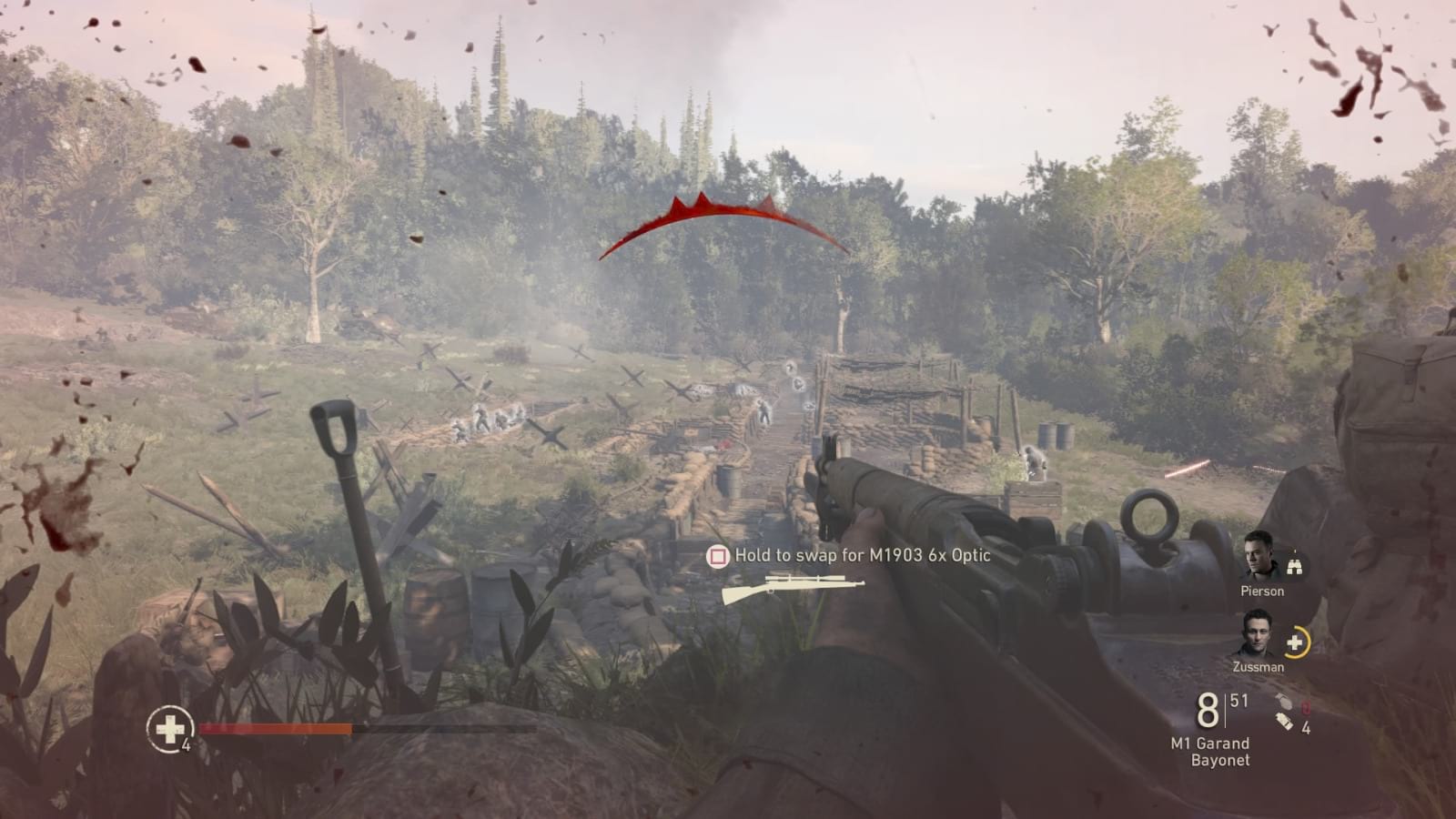
Task: Select the smoke grenade icon
Action: [1284, 722]
